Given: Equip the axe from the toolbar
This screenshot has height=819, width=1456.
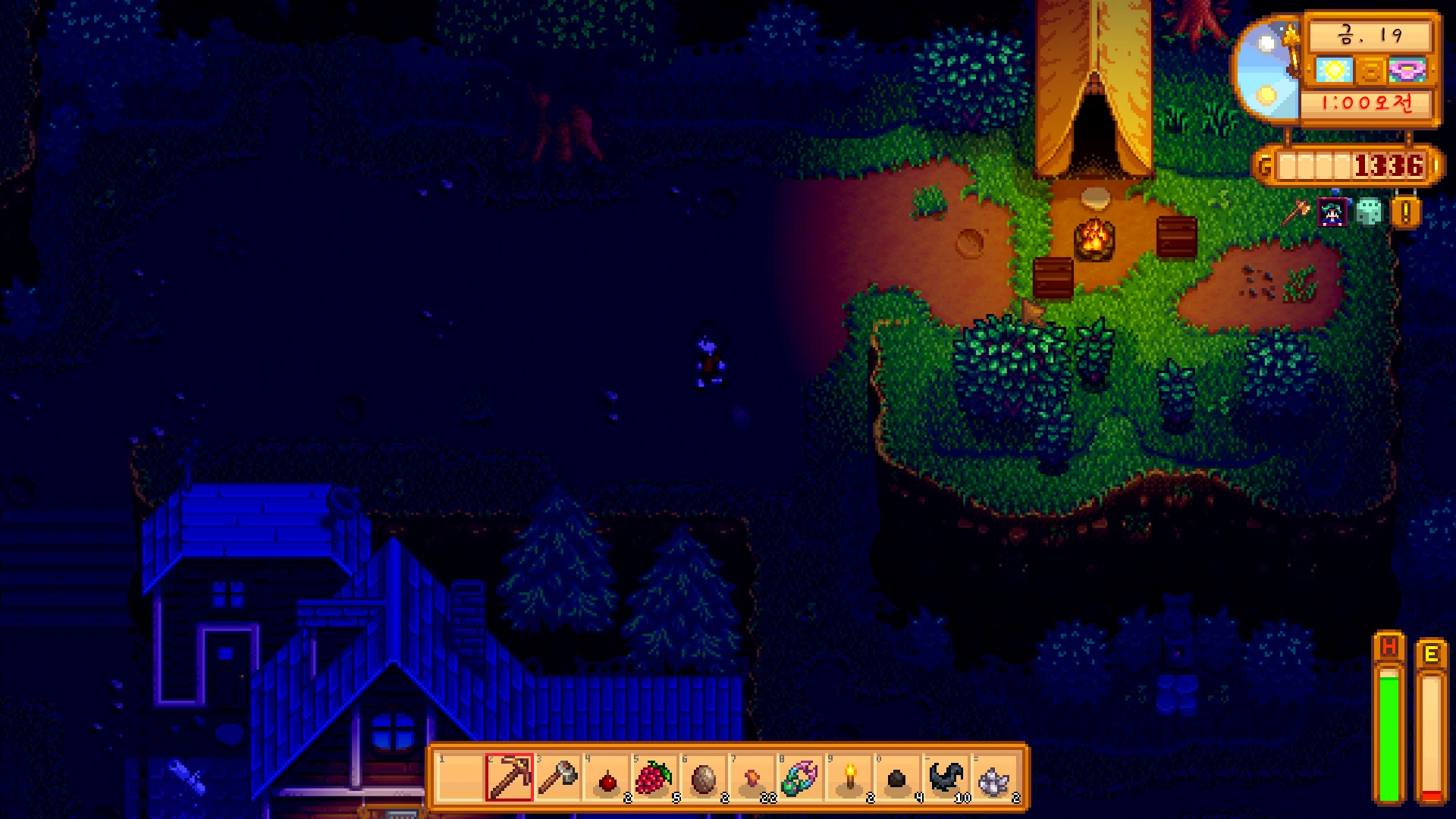Looking at the screenshot, I should coord(557,777).
